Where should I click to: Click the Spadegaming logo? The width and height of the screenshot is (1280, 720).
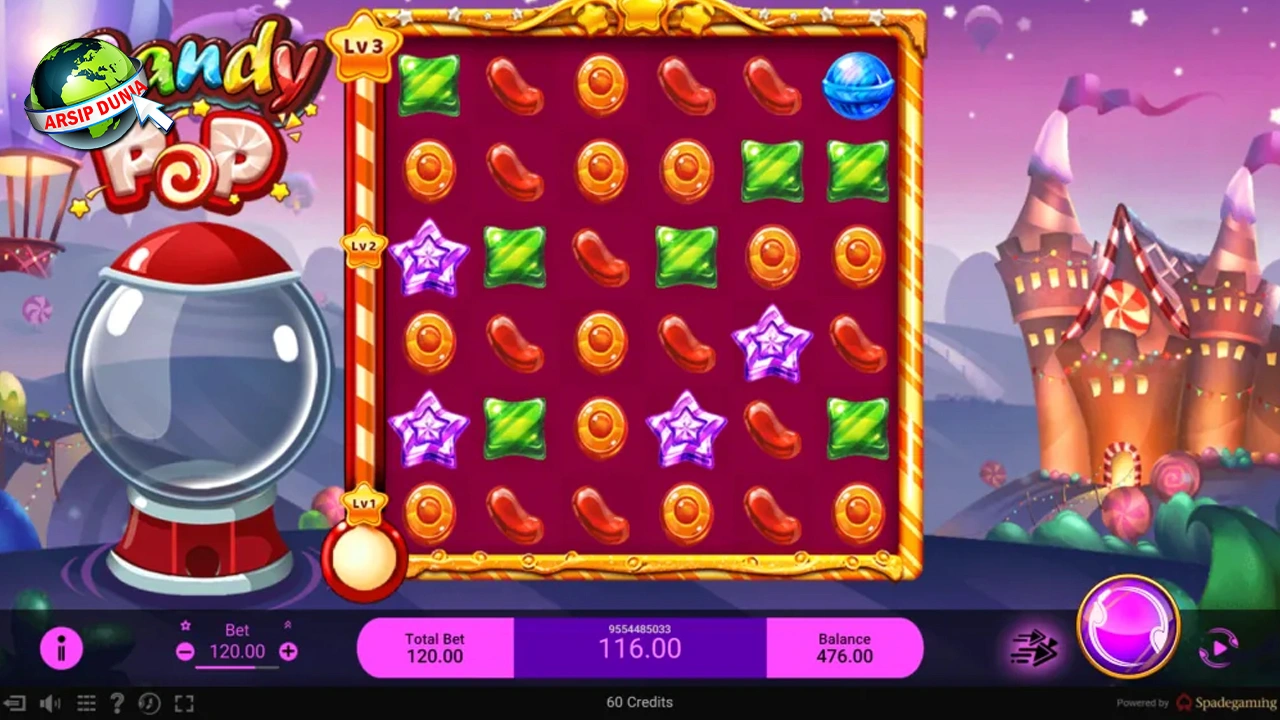tap(1225, 702)
